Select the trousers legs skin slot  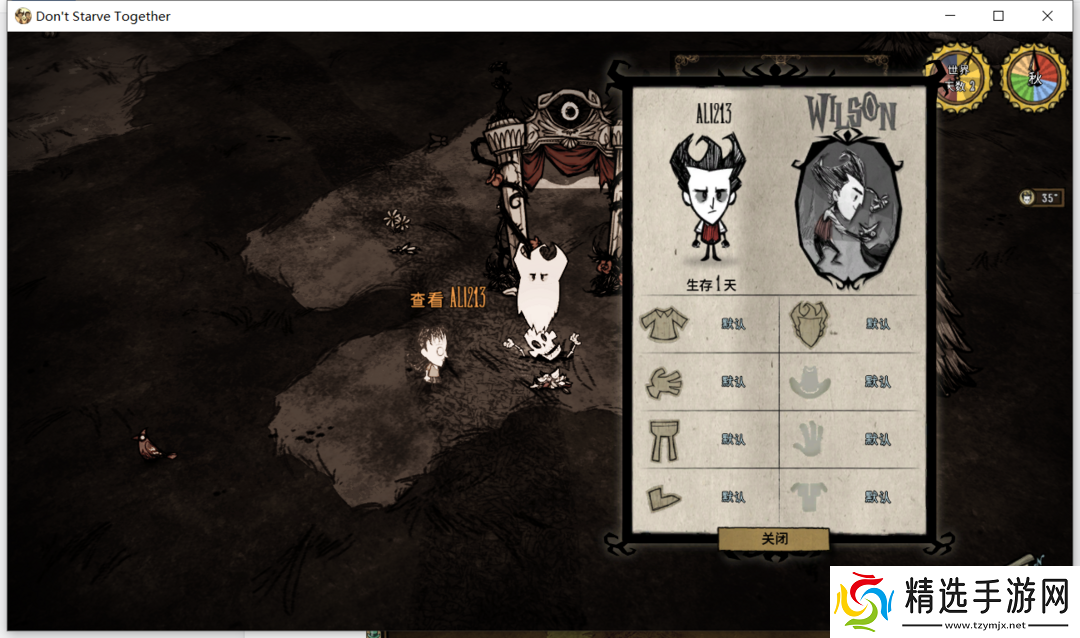click(x=663, y=439)
